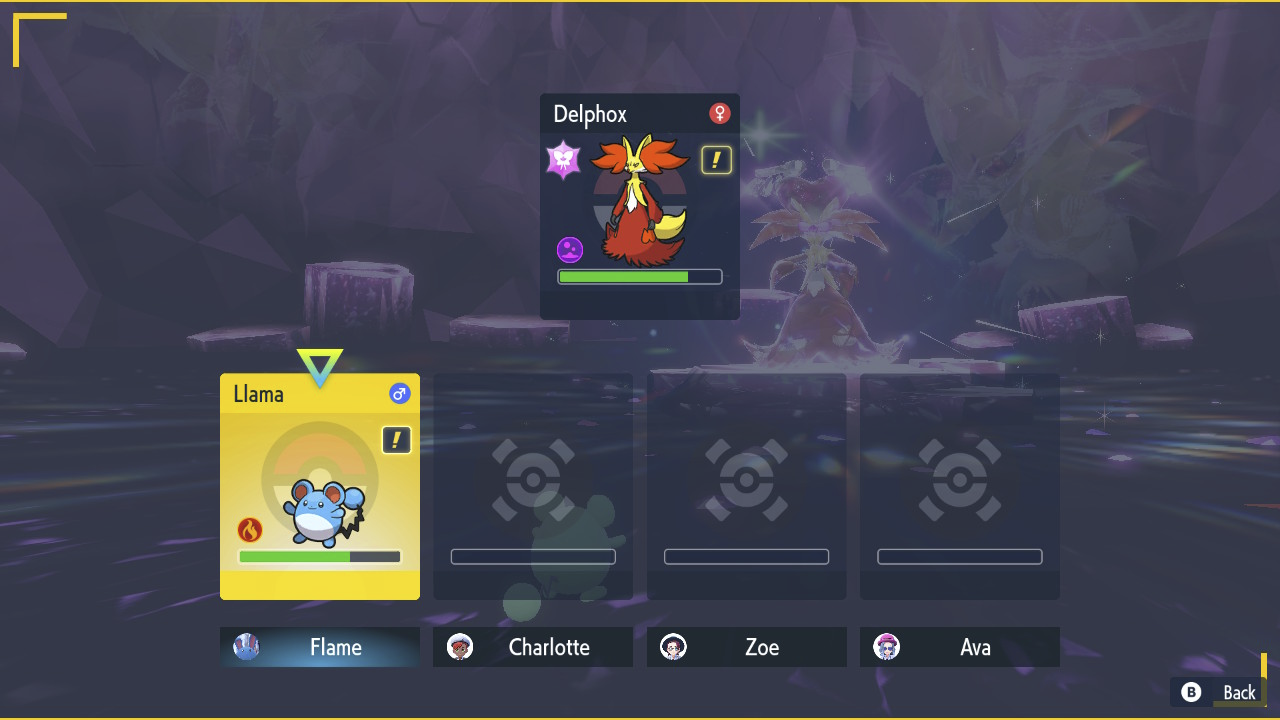Inspect Delphox's purple Psychic type icon
Image resolution: width=1280 pixels, height=720 pixels.
[x=570, y=249]
